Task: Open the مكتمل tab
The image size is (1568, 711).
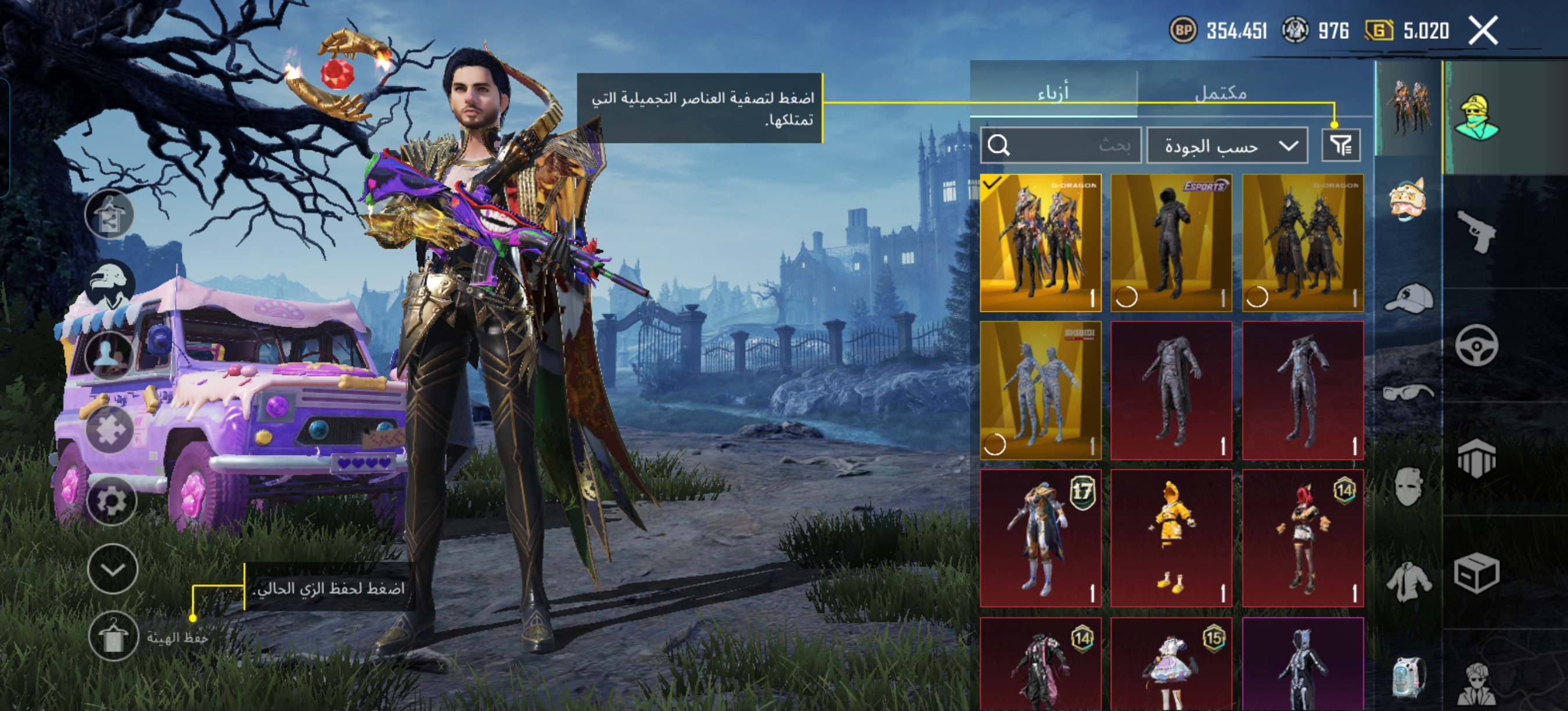Action: (1221, 92)
